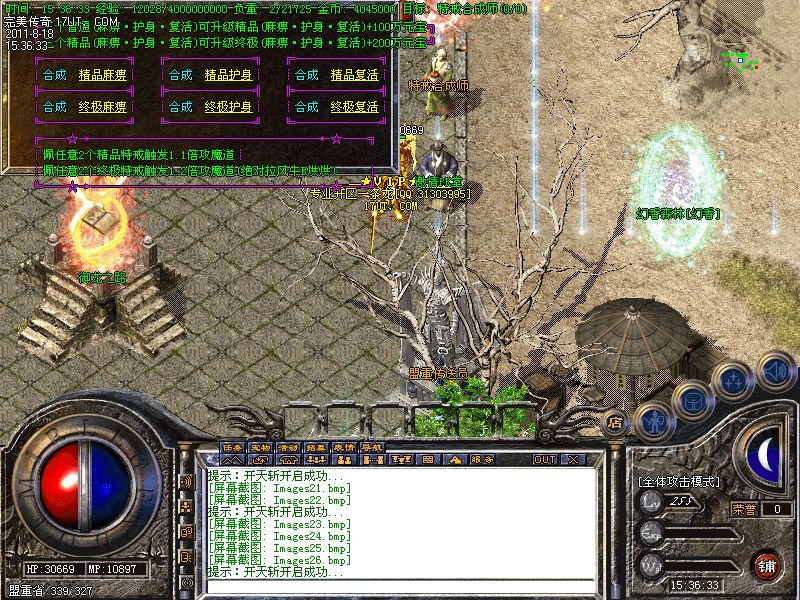Toggle sound with the speaker button
Viewport: 800px width, 600px height.
click(x=775, y=369)
